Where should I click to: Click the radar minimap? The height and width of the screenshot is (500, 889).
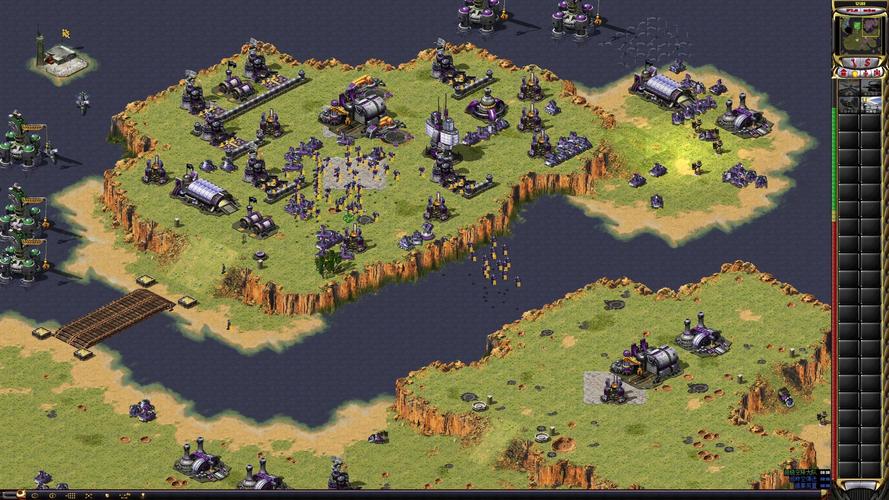pyautogui.click(x=860, y=33)
